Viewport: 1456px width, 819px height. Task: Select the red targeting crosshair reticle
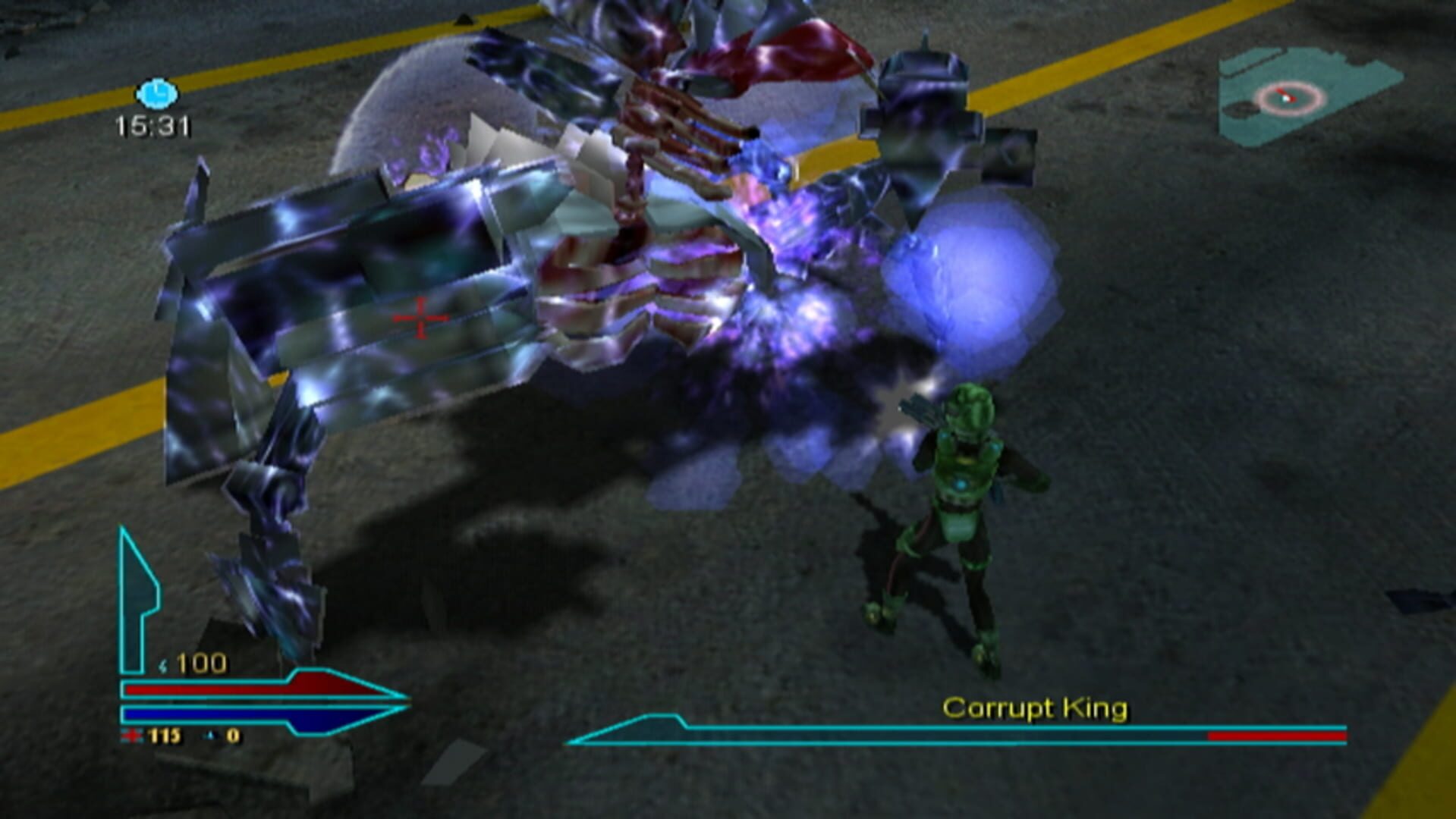click(x=419, y=318)
